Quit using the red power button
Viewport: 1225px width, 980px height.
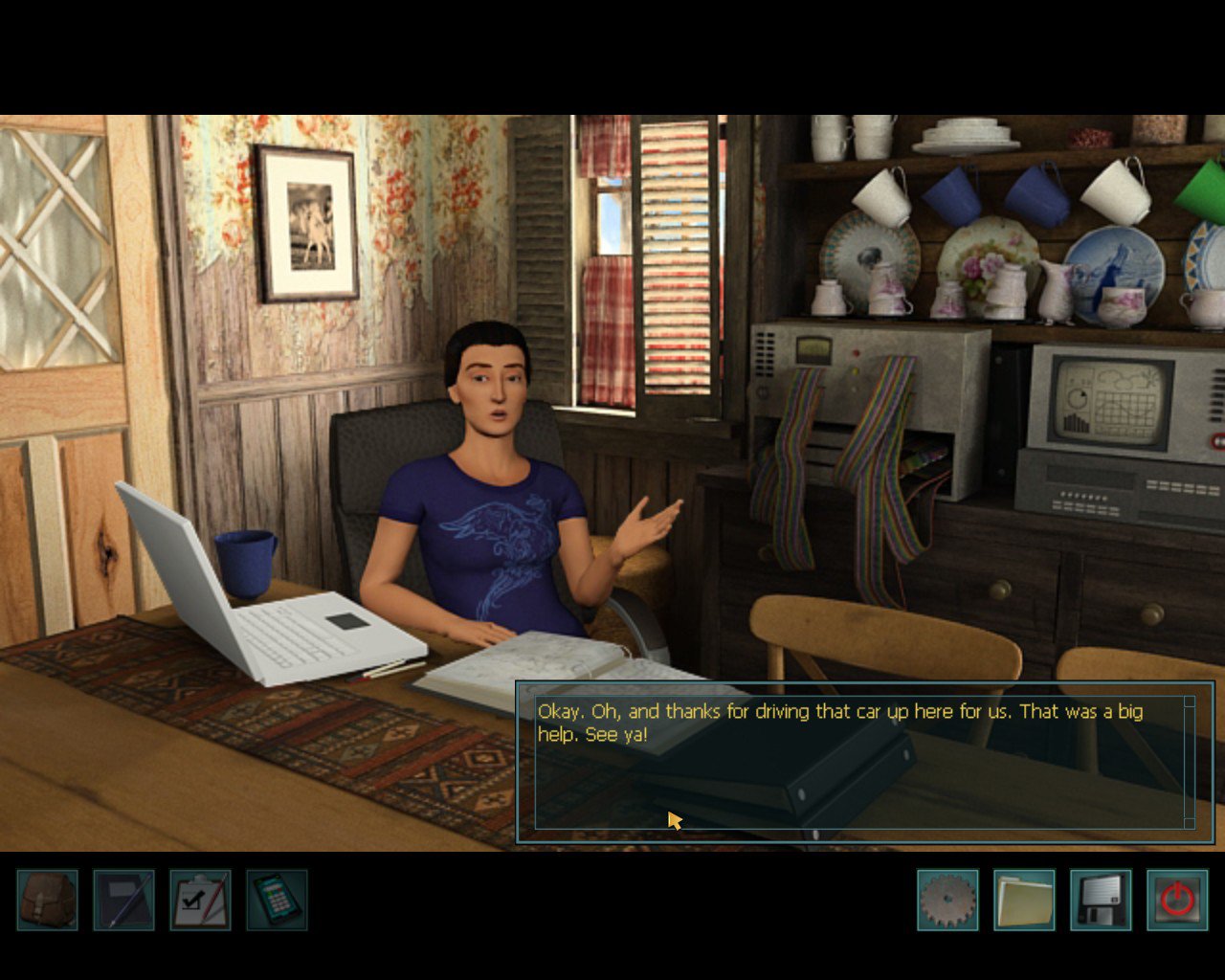1177,900
